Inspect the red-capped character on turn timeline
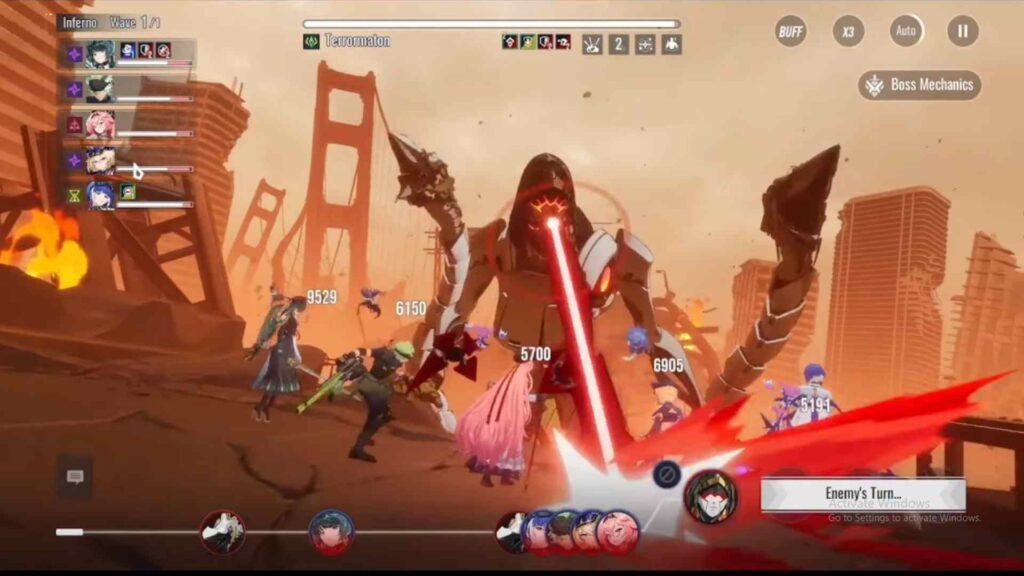The width and height of the screenshot is (1024, 576). pyautogui.click(x=330, y=531)
